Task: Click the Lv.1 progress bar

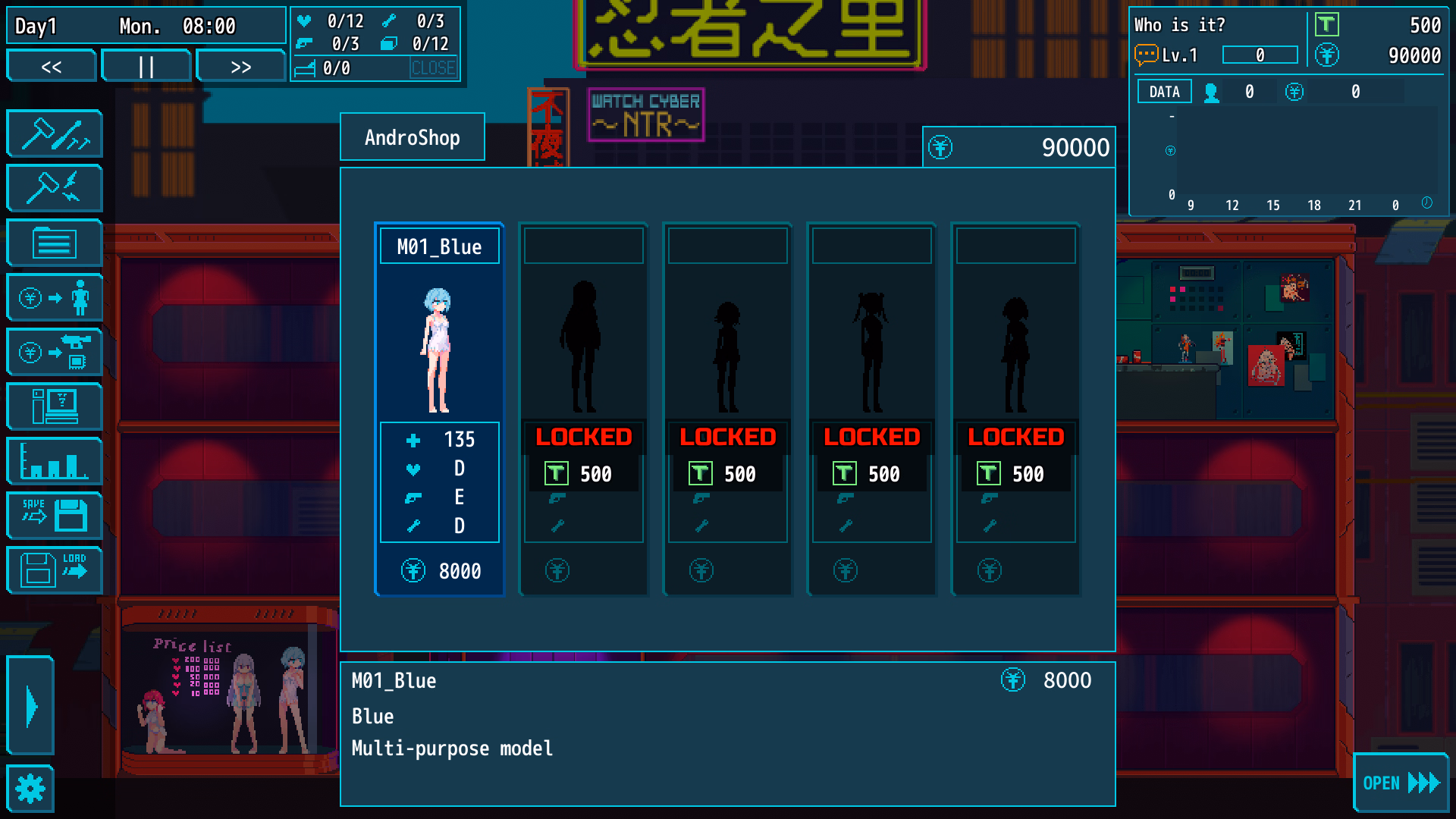Action: 1260,55
